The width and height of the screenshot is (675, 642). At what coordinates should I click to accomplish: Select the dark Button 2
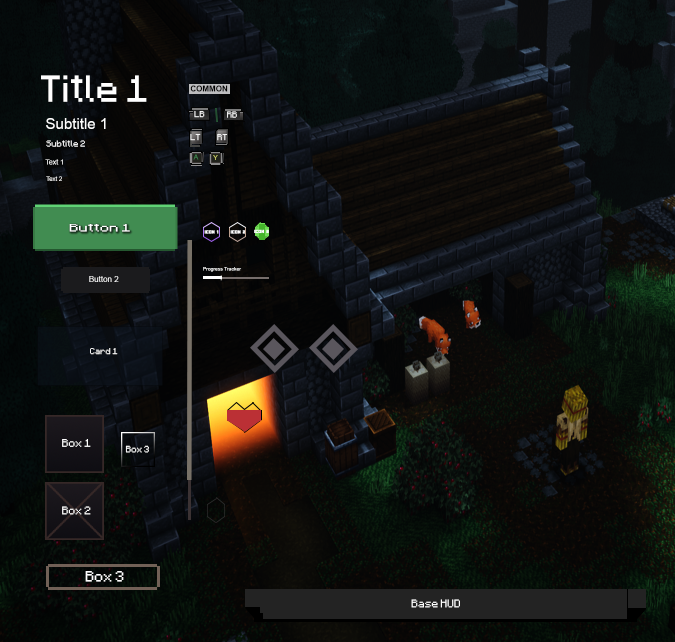point(105,280)
